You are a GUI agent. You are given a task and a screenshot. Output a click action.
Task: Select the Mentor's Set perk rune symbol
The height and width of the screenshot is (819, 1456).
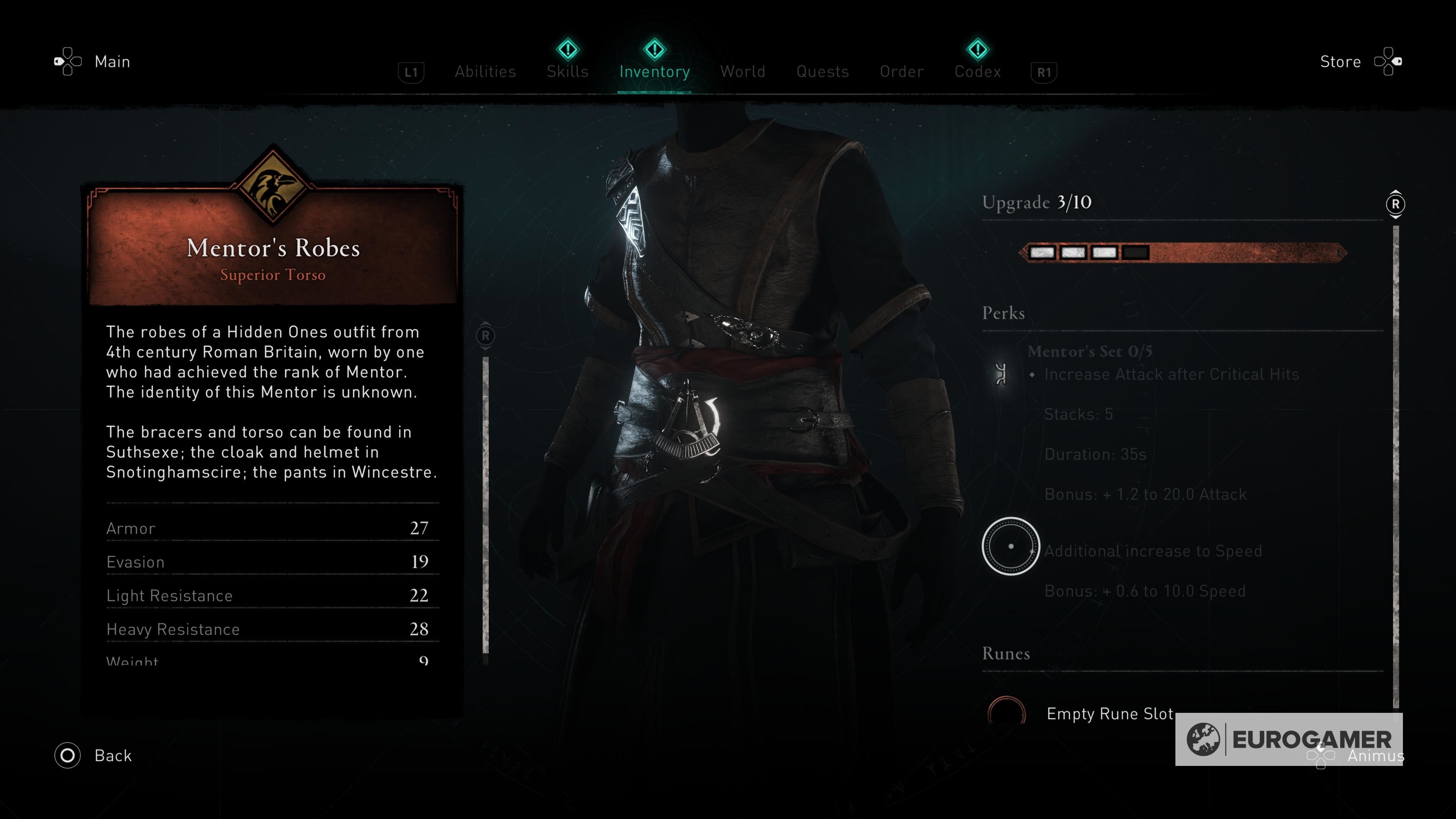tap(1001, 374)
